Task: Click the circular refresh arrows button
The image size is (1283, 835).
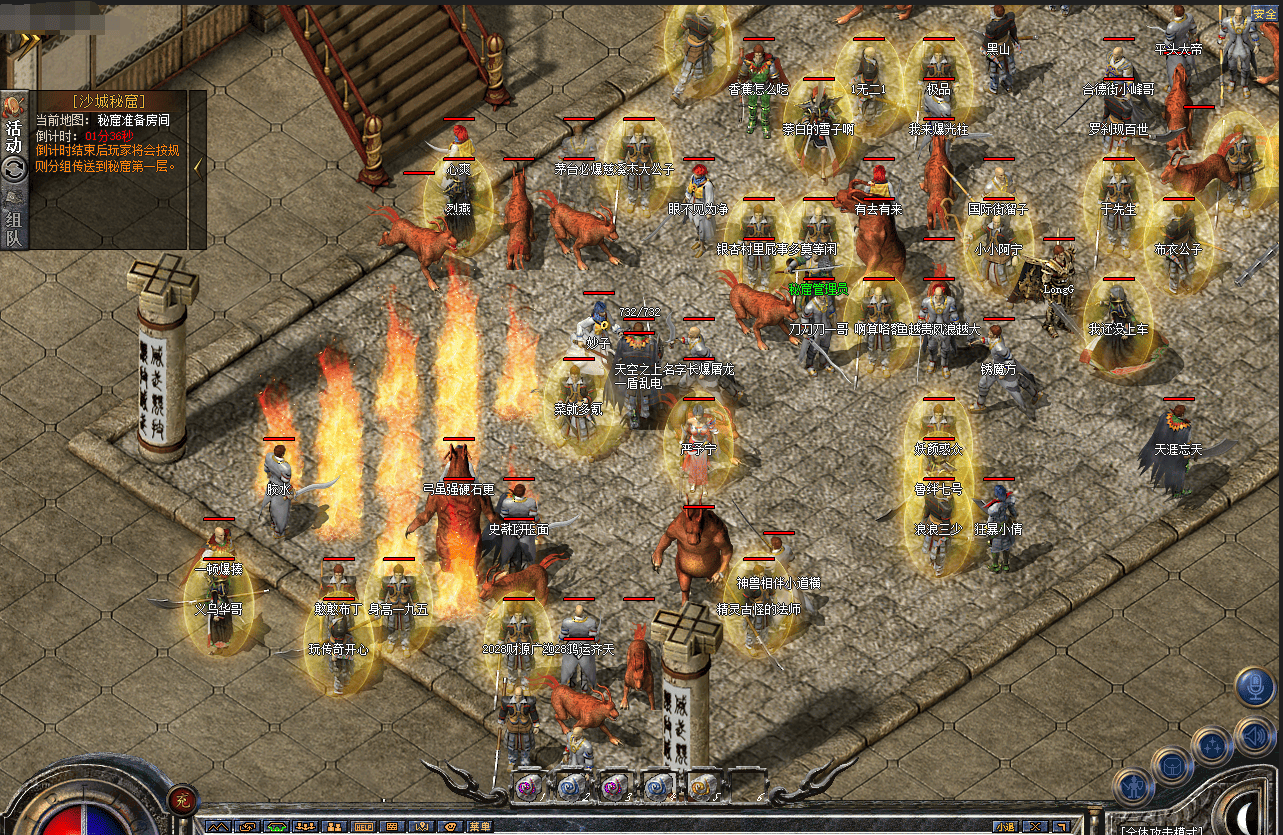Action: click(14, 170)
